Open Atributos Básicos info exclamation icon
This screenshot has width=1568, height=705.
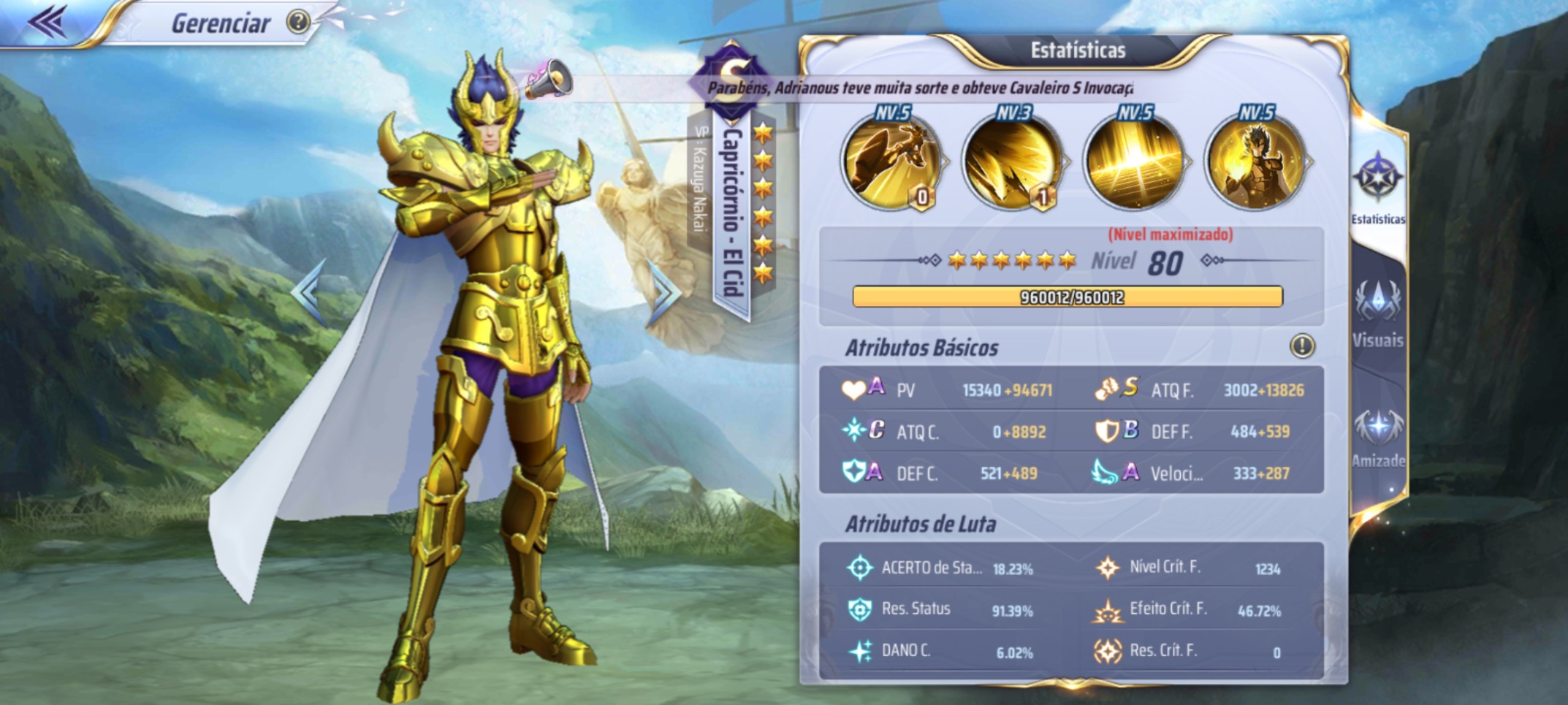tap(1302, 346)
